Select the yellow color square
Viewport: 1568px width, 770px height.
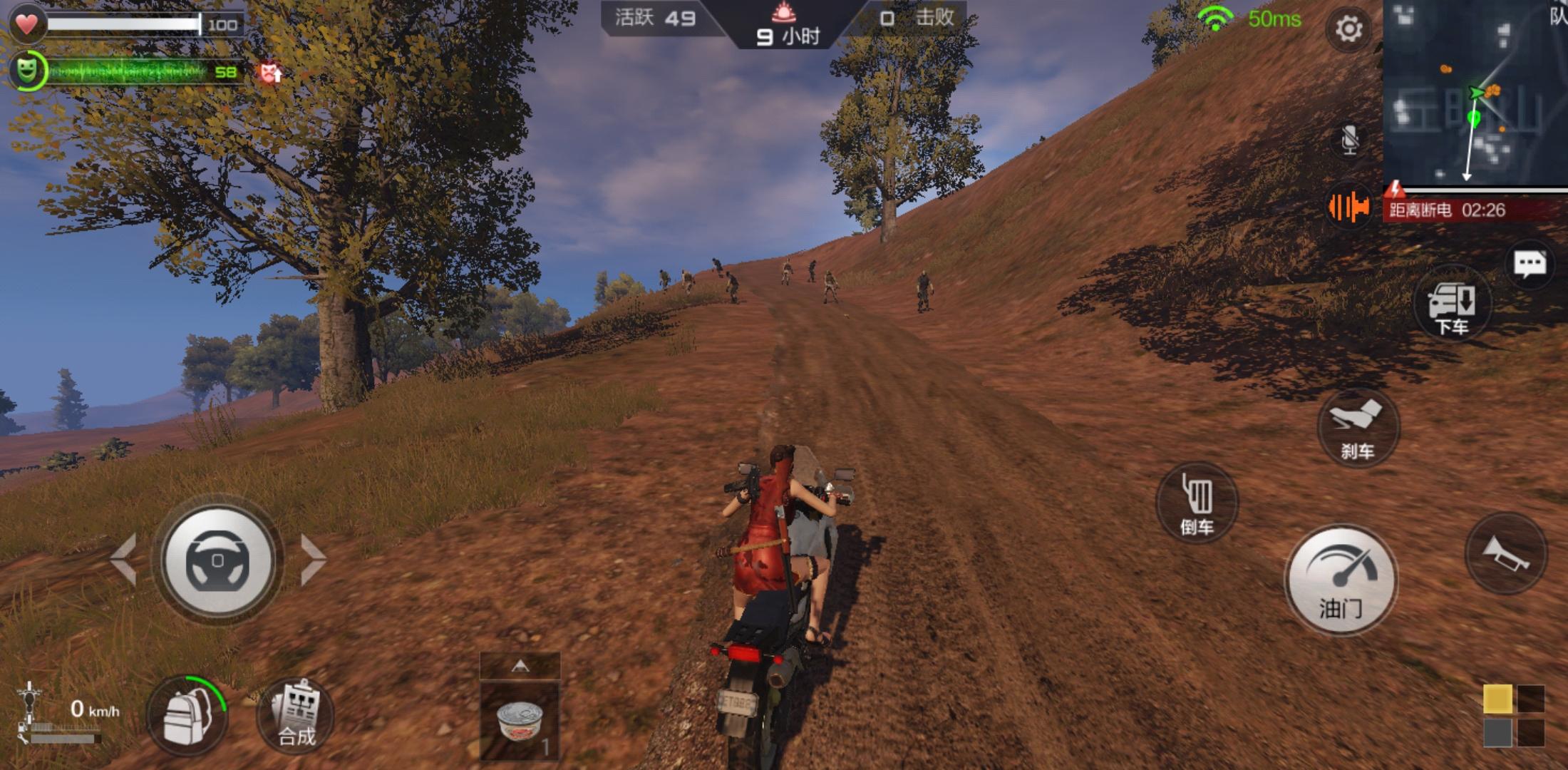pos(1497,699)
